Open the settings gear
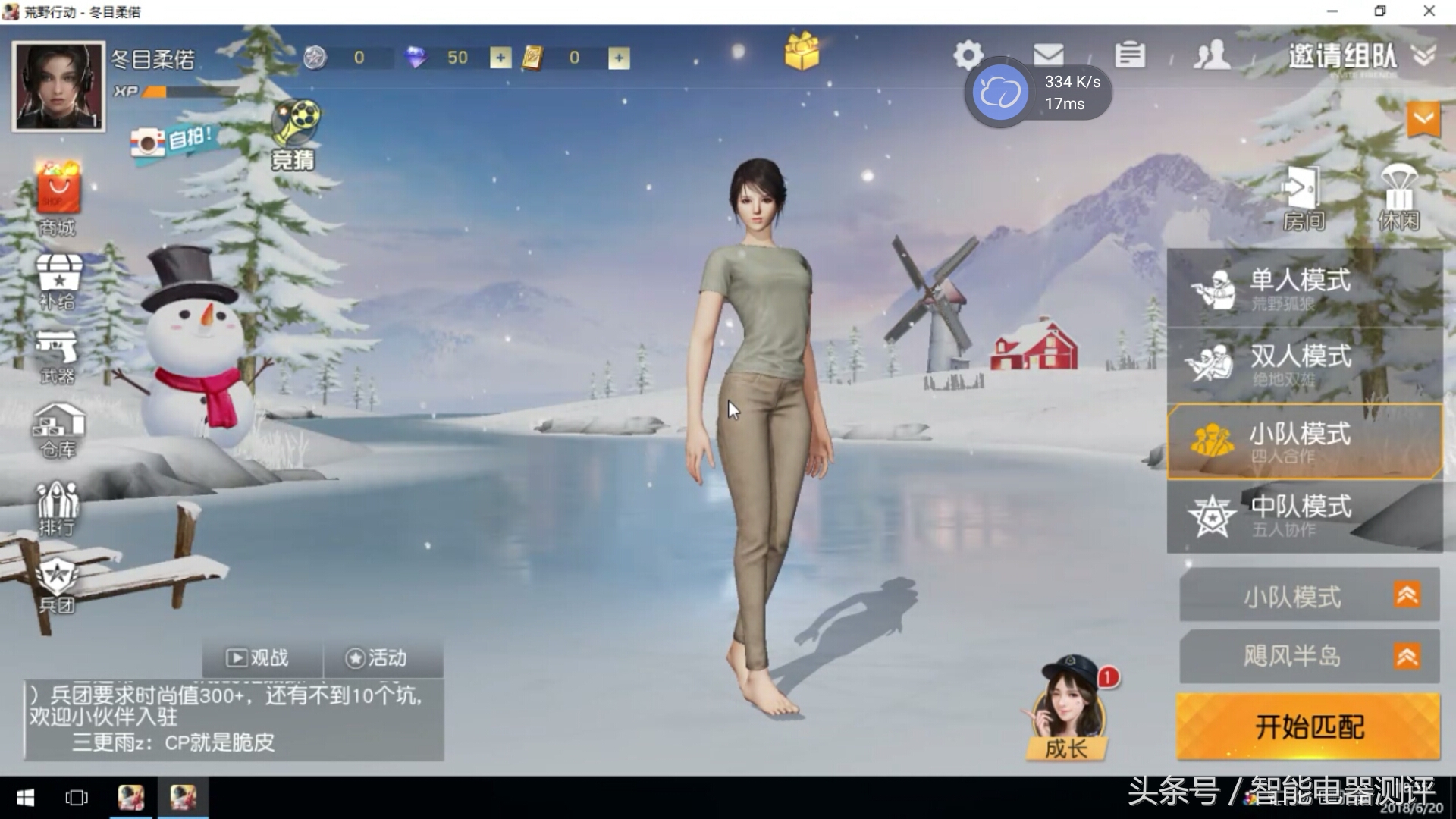This screenshot has width=1456, height=819. 968,55
